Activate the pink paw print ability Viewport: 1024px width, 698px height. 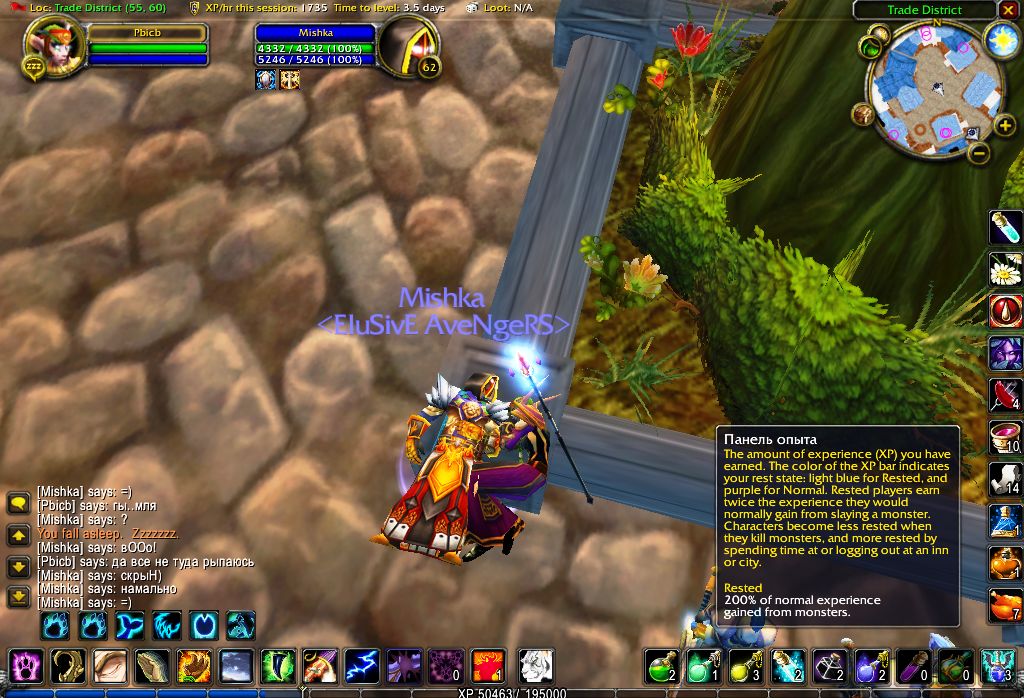[x=24, y=666]
